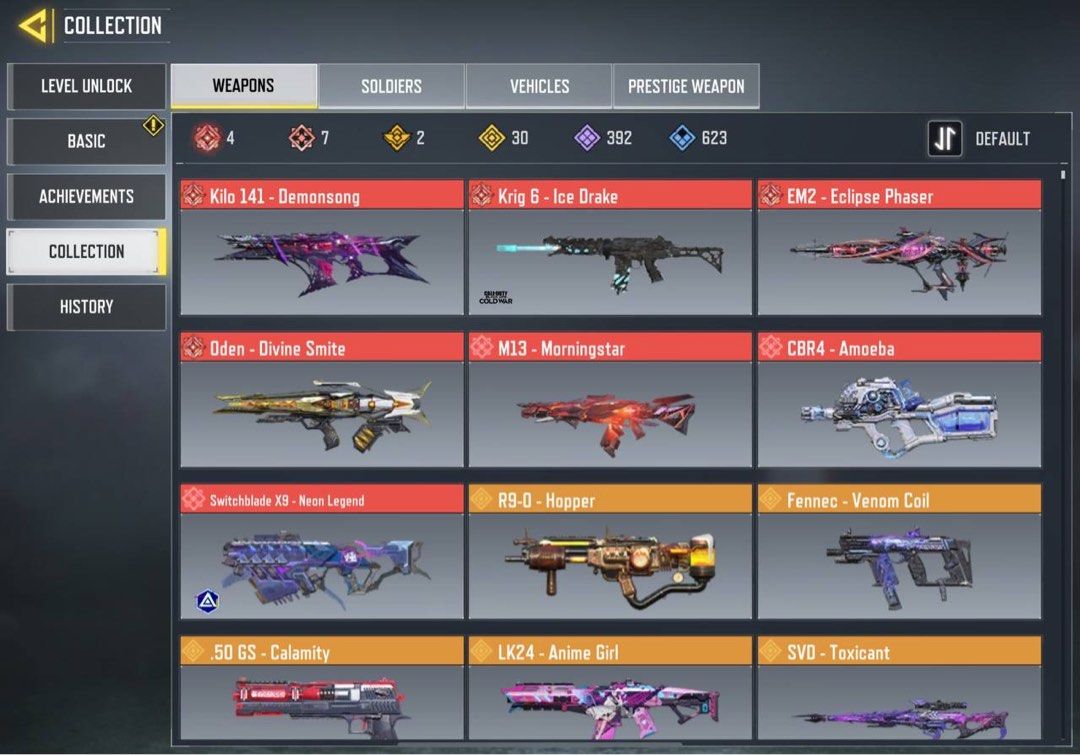Select the M13 - Morningstar weapon

(609, 400)
